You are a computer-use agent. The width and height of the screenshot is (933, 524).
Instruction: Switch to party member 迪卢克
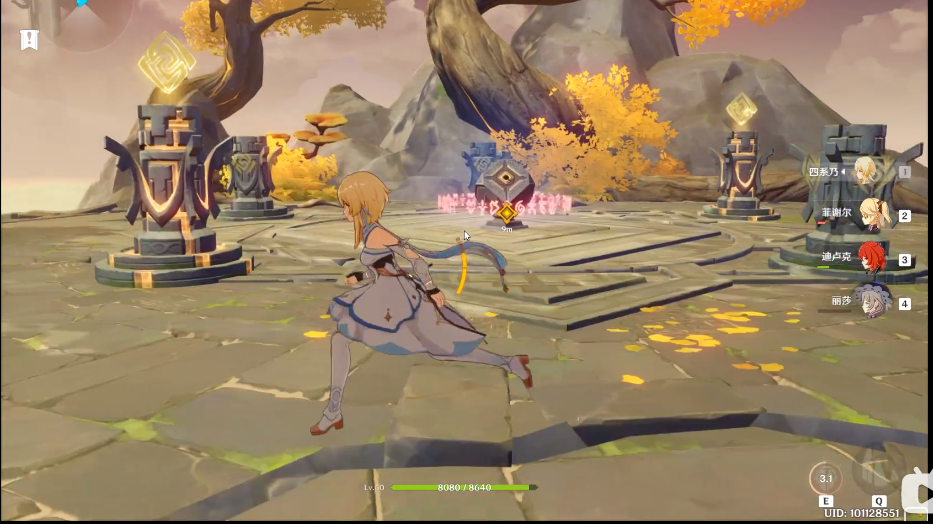pyautogui.click(x=872, y=257)
